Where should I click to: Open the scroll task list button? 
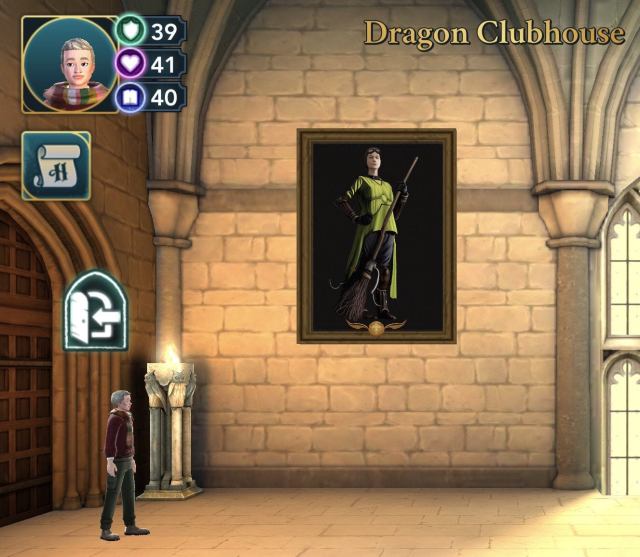coord(57,166)
